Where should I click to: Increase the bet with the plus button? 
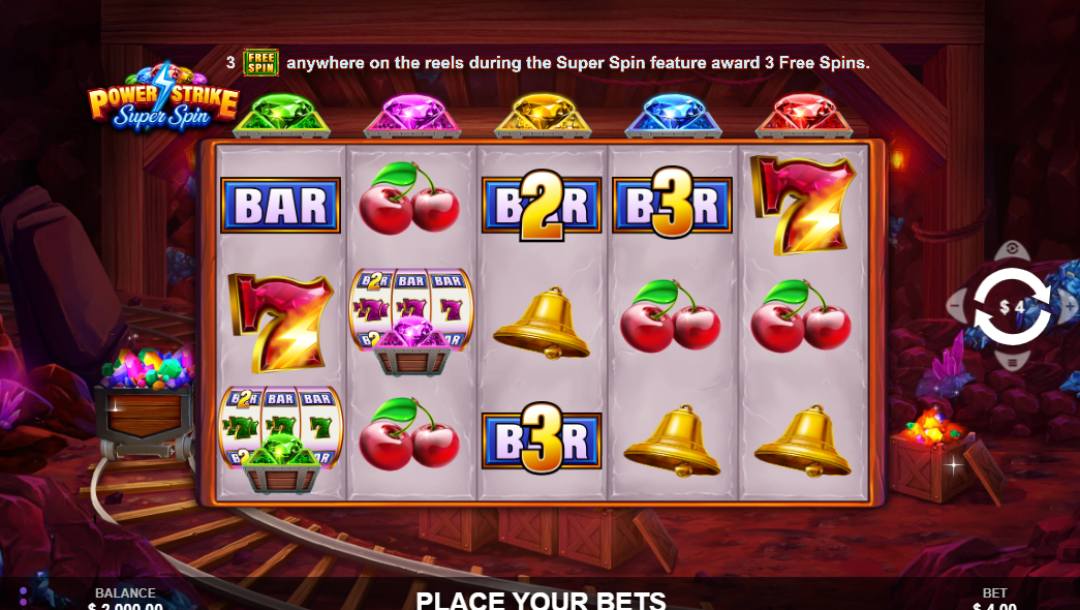(1071, 306)
